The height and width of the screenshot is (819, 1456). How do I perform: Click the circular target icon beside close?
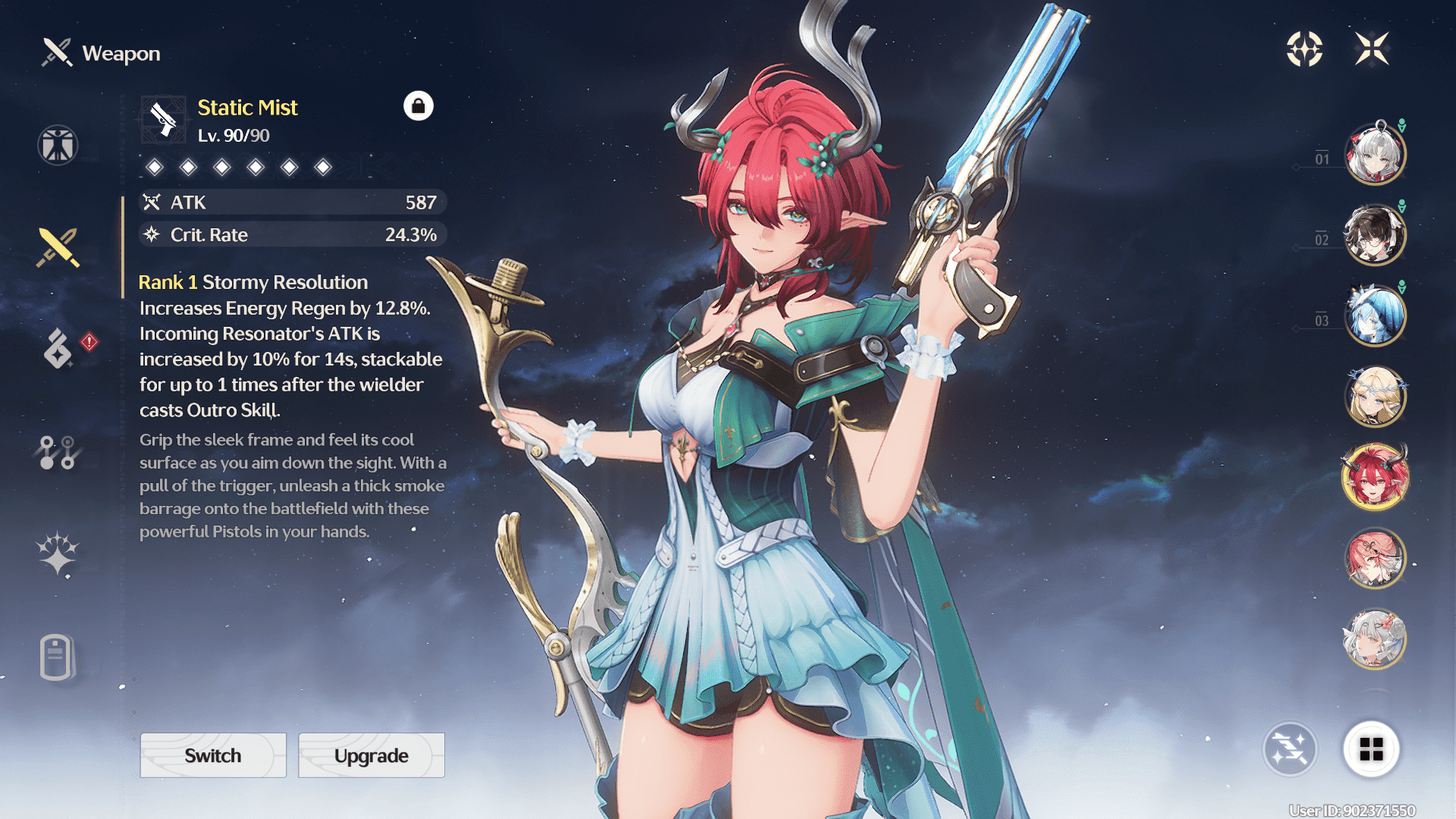[x=1304, y=49]
